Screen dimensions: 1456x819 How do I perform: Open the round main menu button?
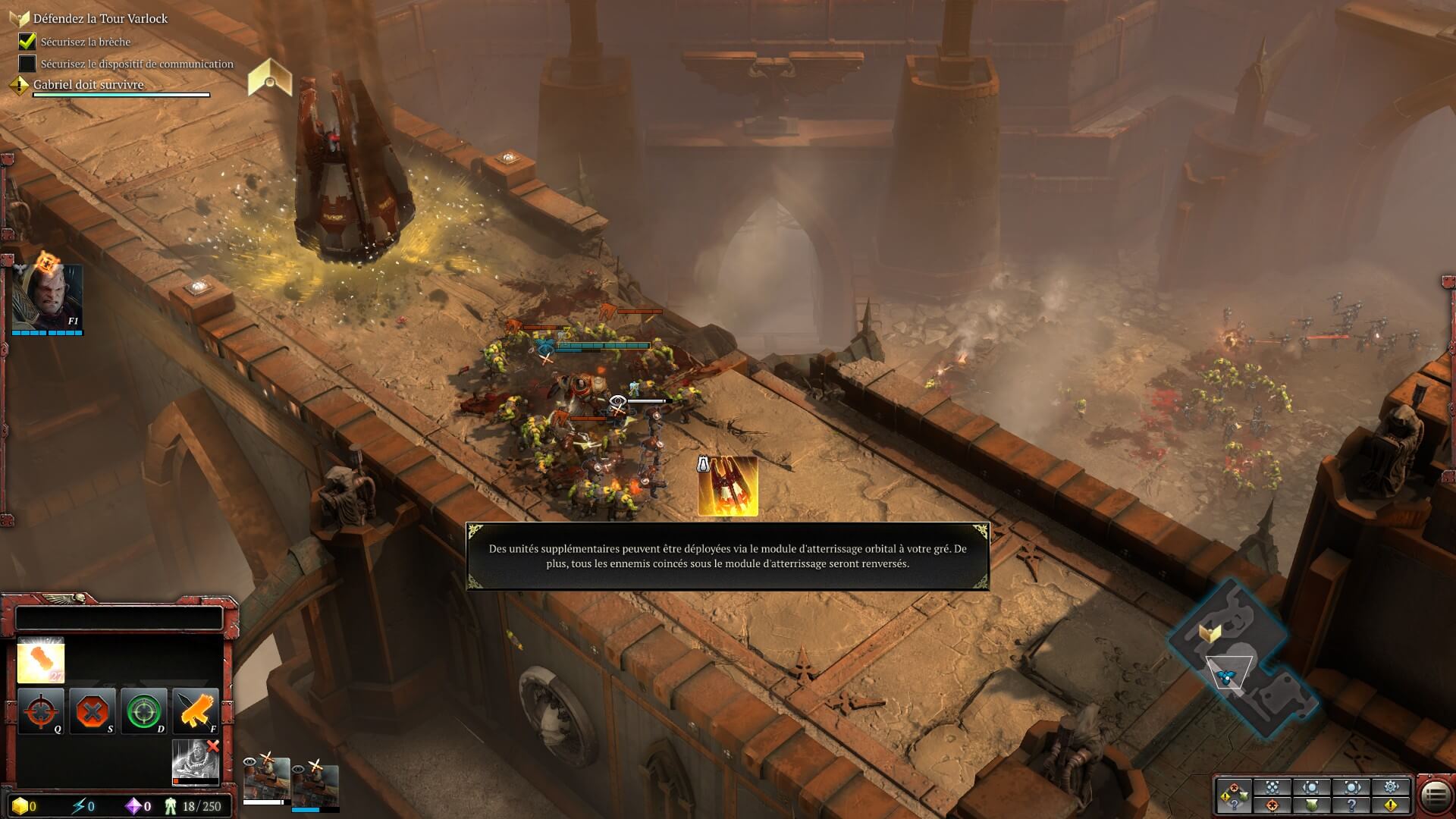tap(1435, 796)
